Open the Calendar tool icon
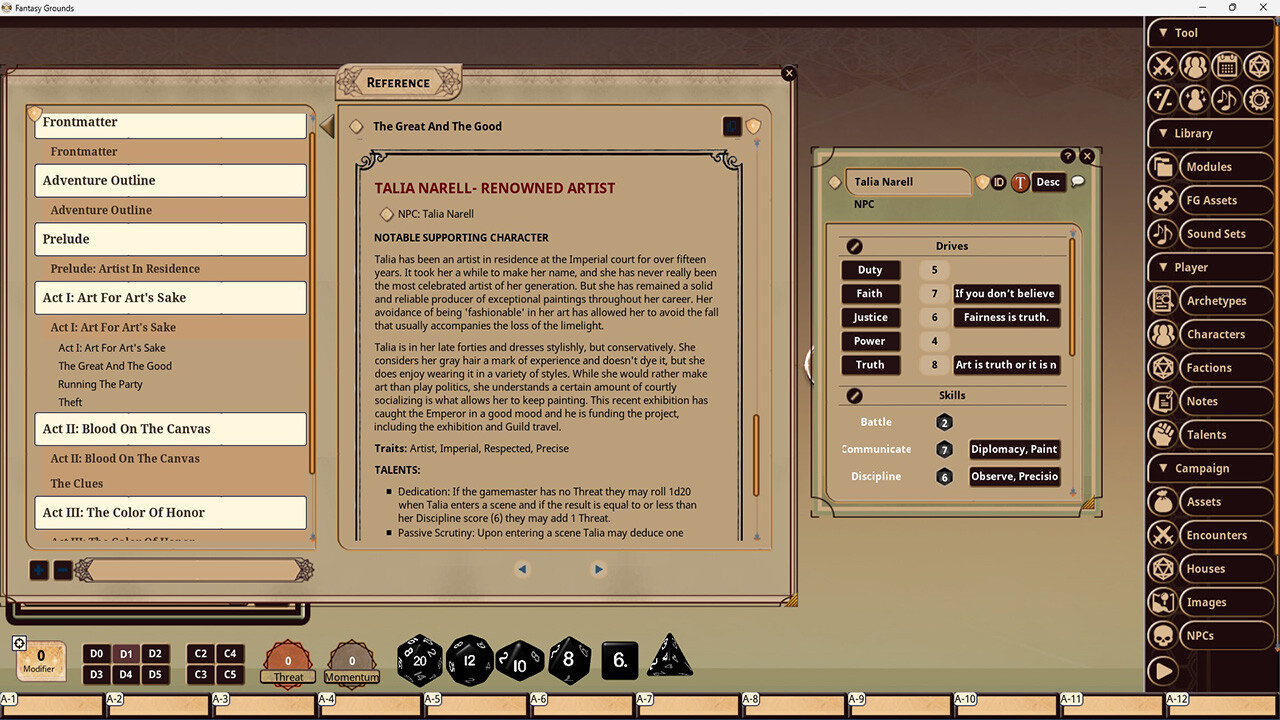The image size is (1280, 720). click(x=1226, y=66)
